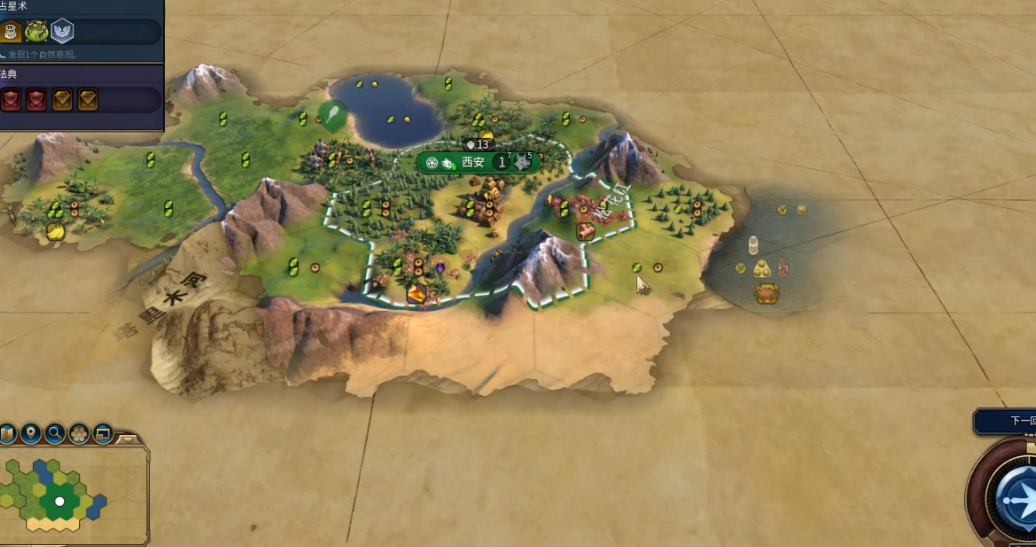
Task: Collapse the minimap with the arrow tab
Action: (128, 438)
